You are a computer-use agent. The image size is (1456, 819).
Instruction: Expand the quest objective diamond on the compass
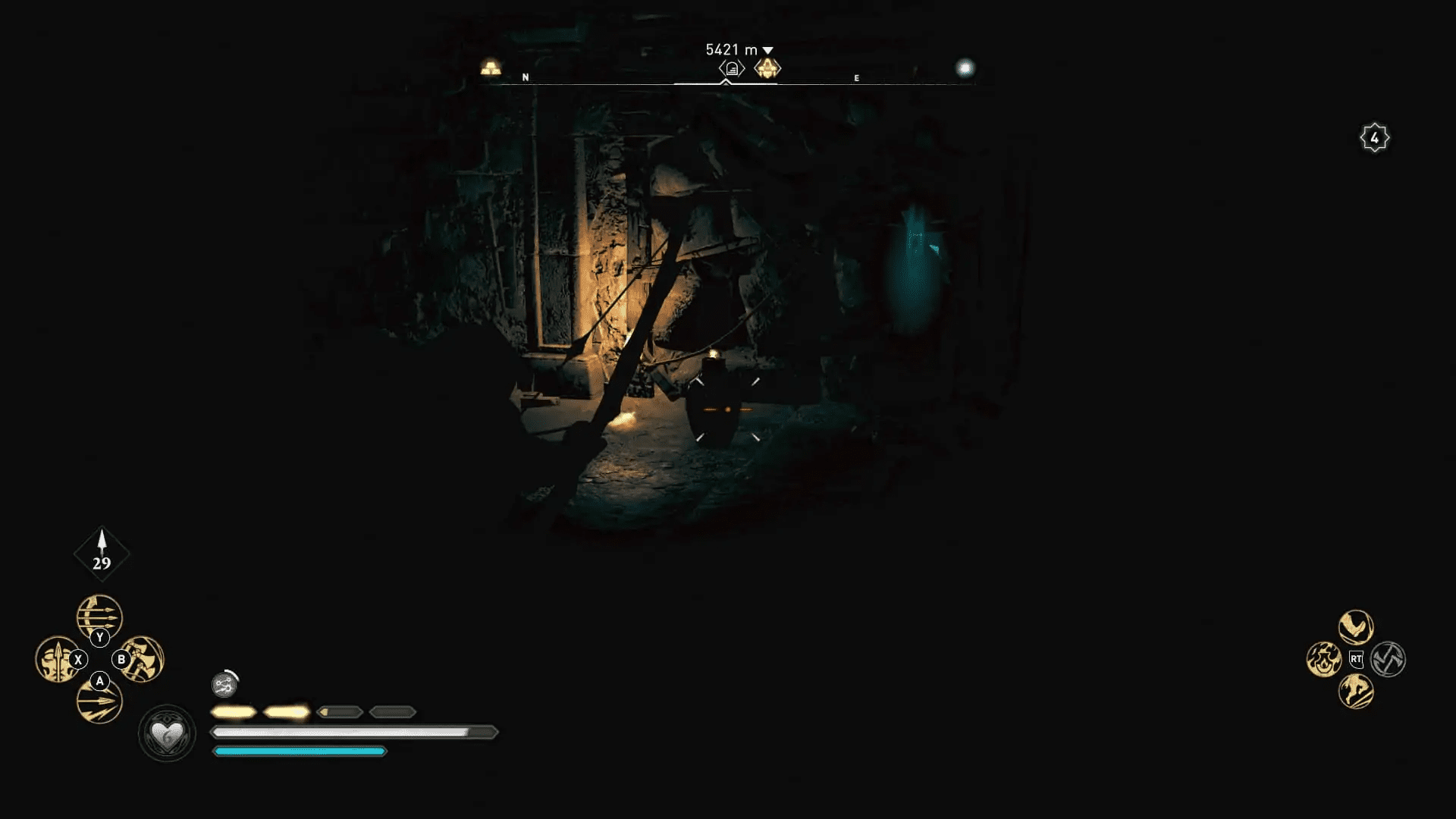pos(768,69)
